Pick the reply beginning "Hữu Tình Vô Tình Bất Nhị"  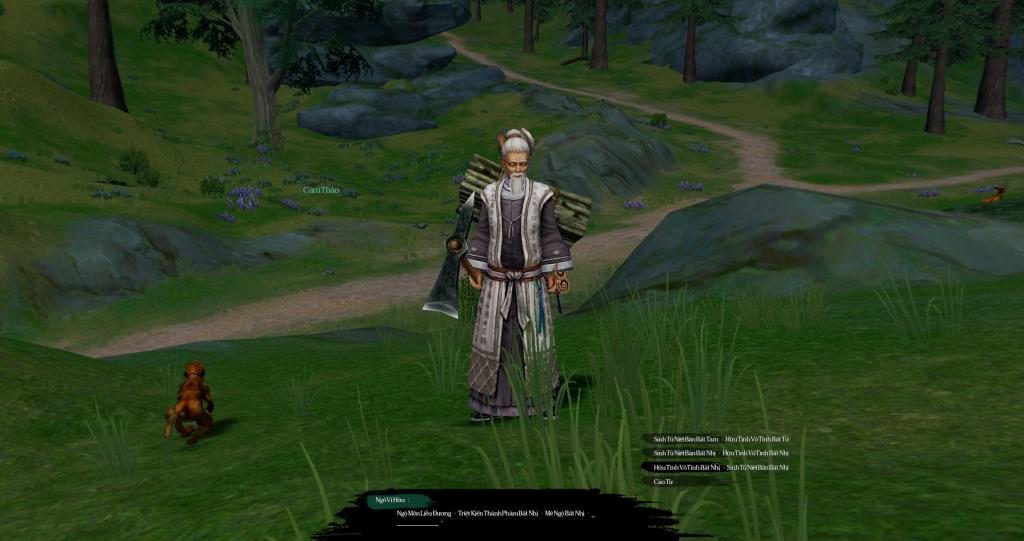(686, 467)
